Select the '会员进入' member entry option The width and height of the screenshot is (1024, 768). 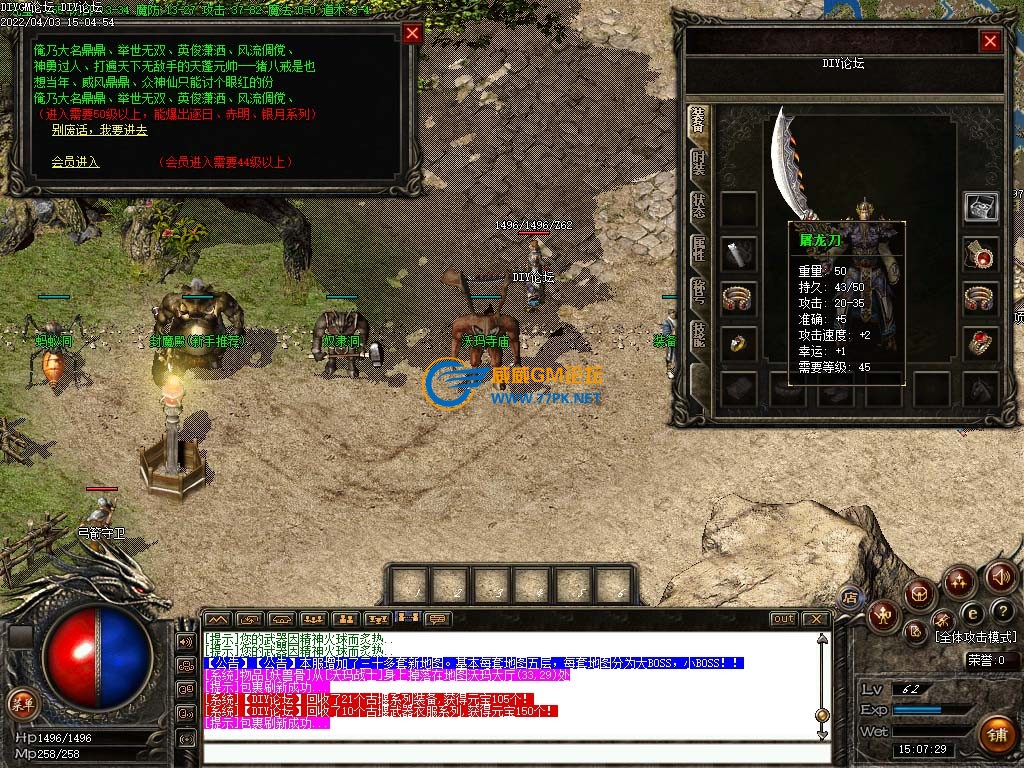pyautogui.click(x=75, y=161)
